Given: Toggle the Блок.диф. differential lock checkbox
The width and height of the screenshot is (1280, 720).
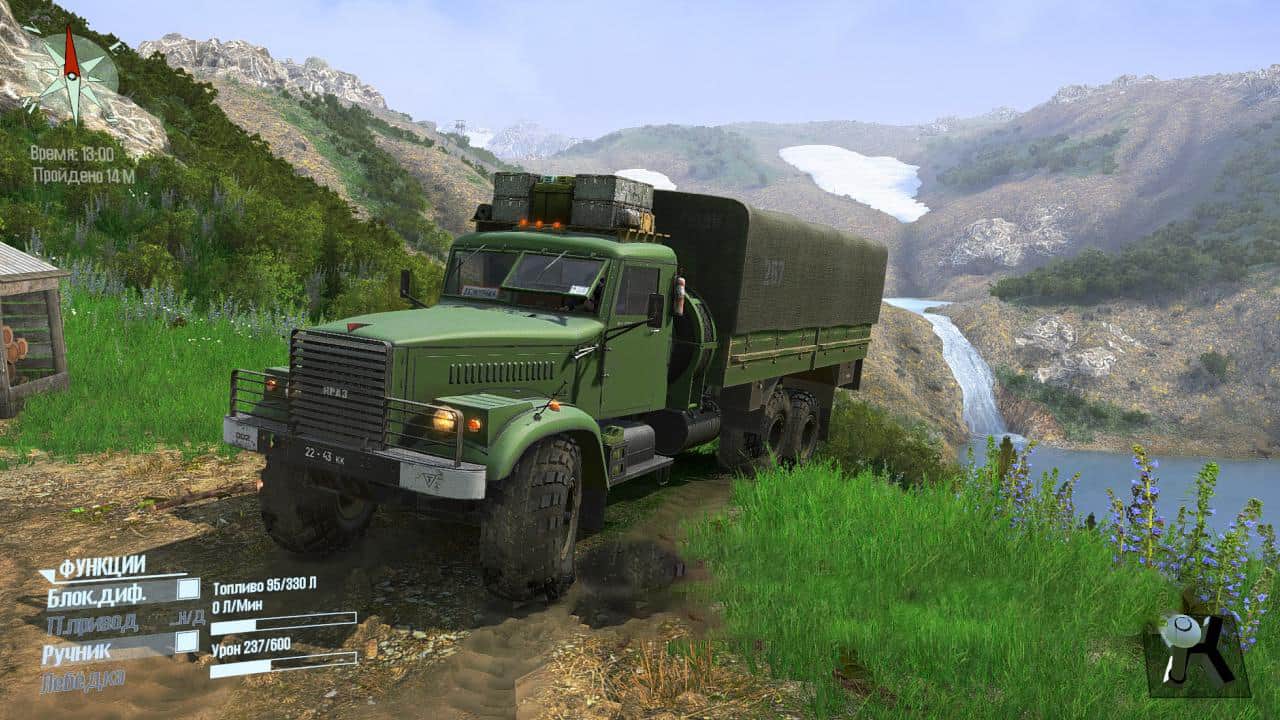Looking at the screenshot, I should click(187, 589).
